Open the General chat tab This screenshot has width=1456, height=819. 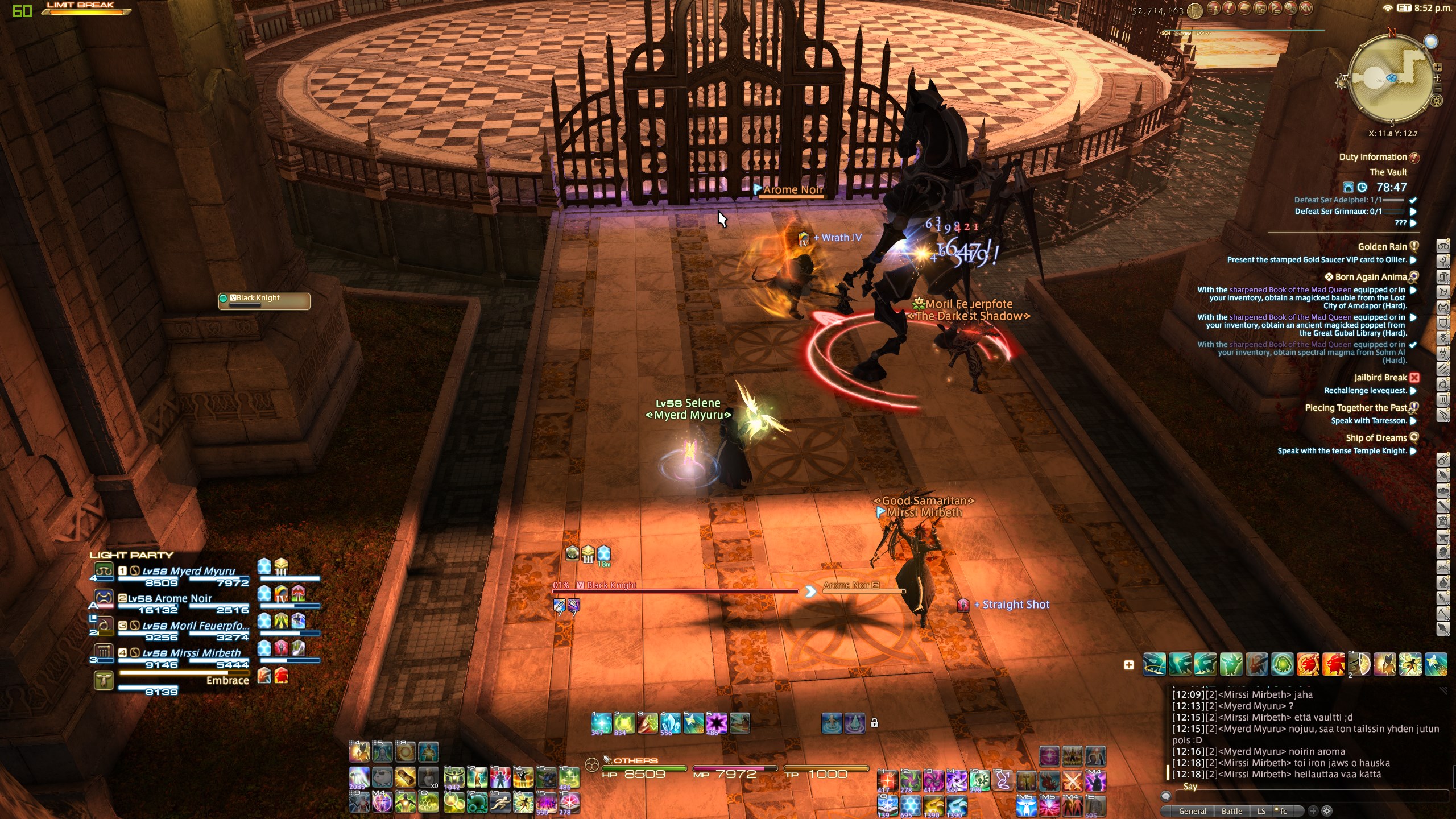(x=1192, y=811)
